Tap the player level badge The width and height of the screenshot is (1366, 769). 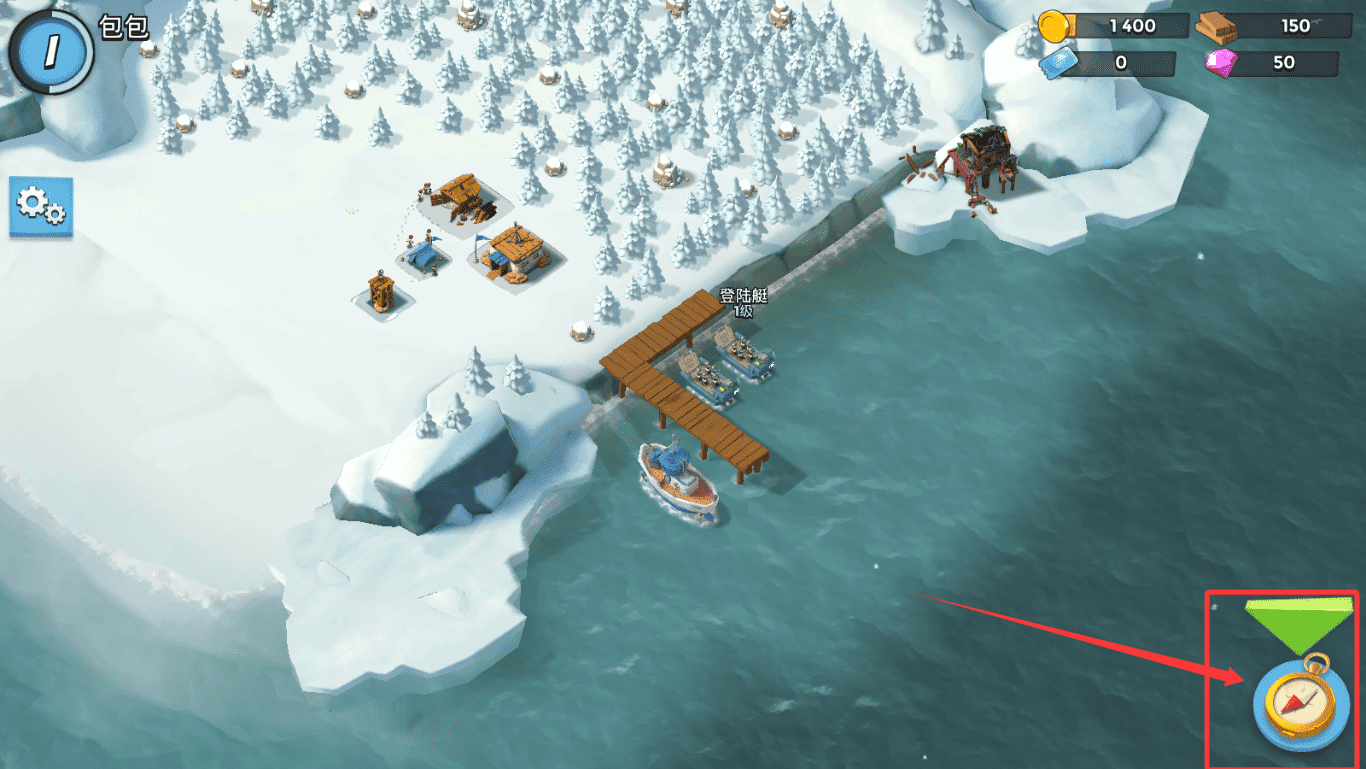pos(48,48)
